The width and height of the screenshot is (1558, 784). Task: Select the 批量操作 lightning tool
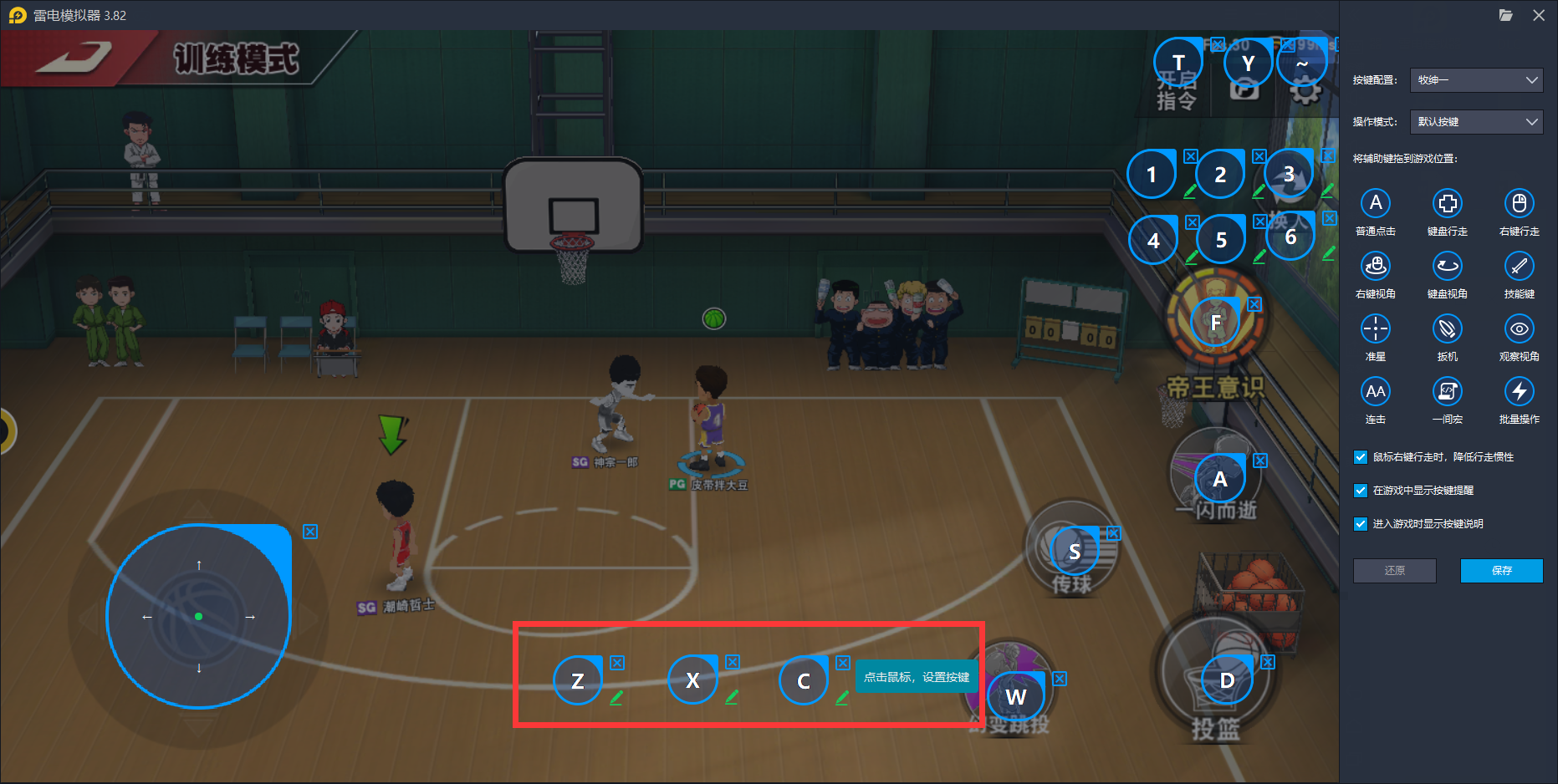click(1519, 391)
